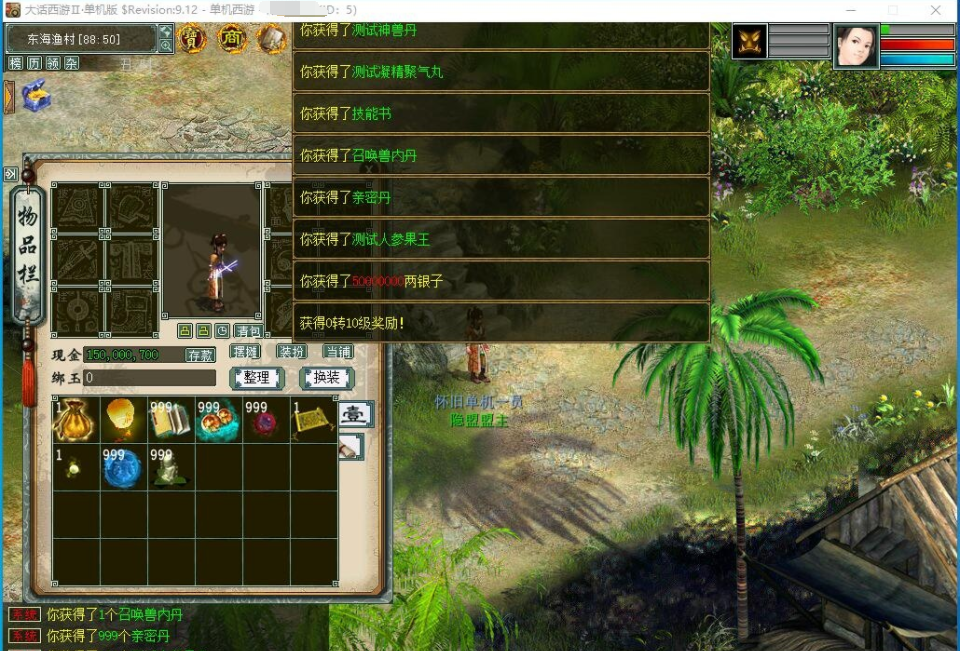The width and height of the screenshot is (960, 651).
Task: Open the 换装 outfit swap button
Action: (327, 378)
